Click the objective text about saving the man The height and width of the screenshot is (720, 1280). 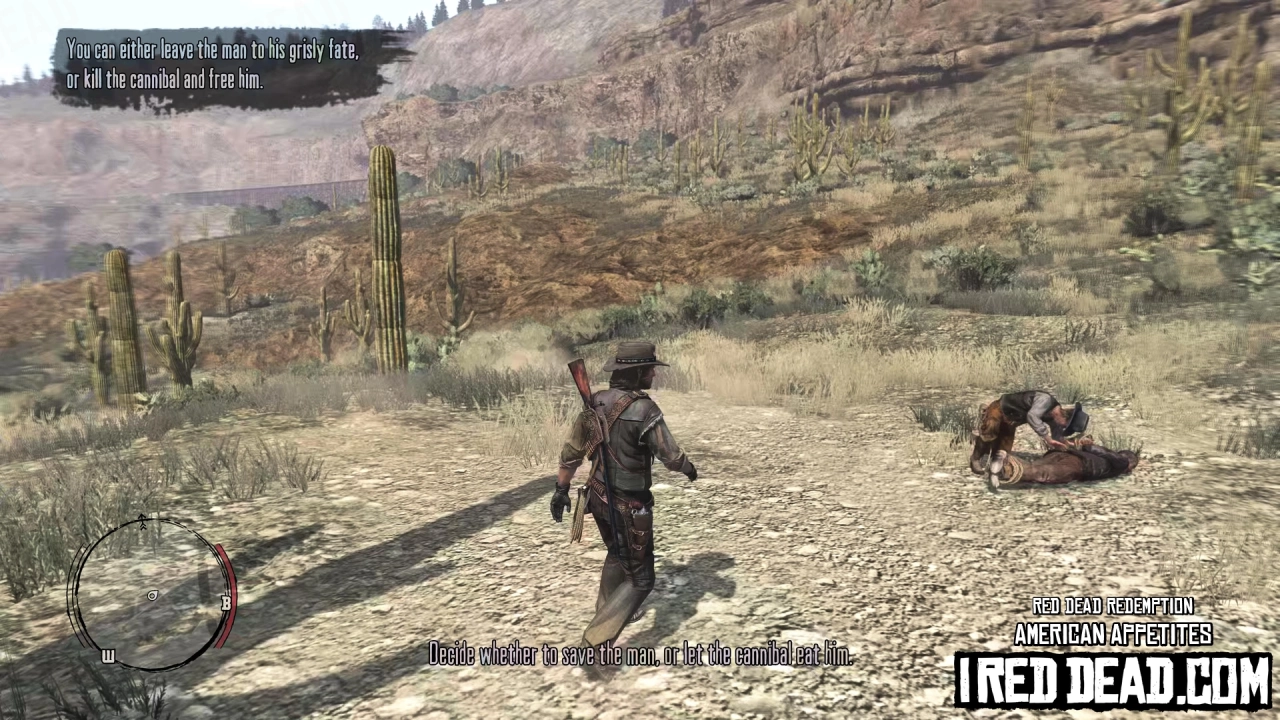640,656
